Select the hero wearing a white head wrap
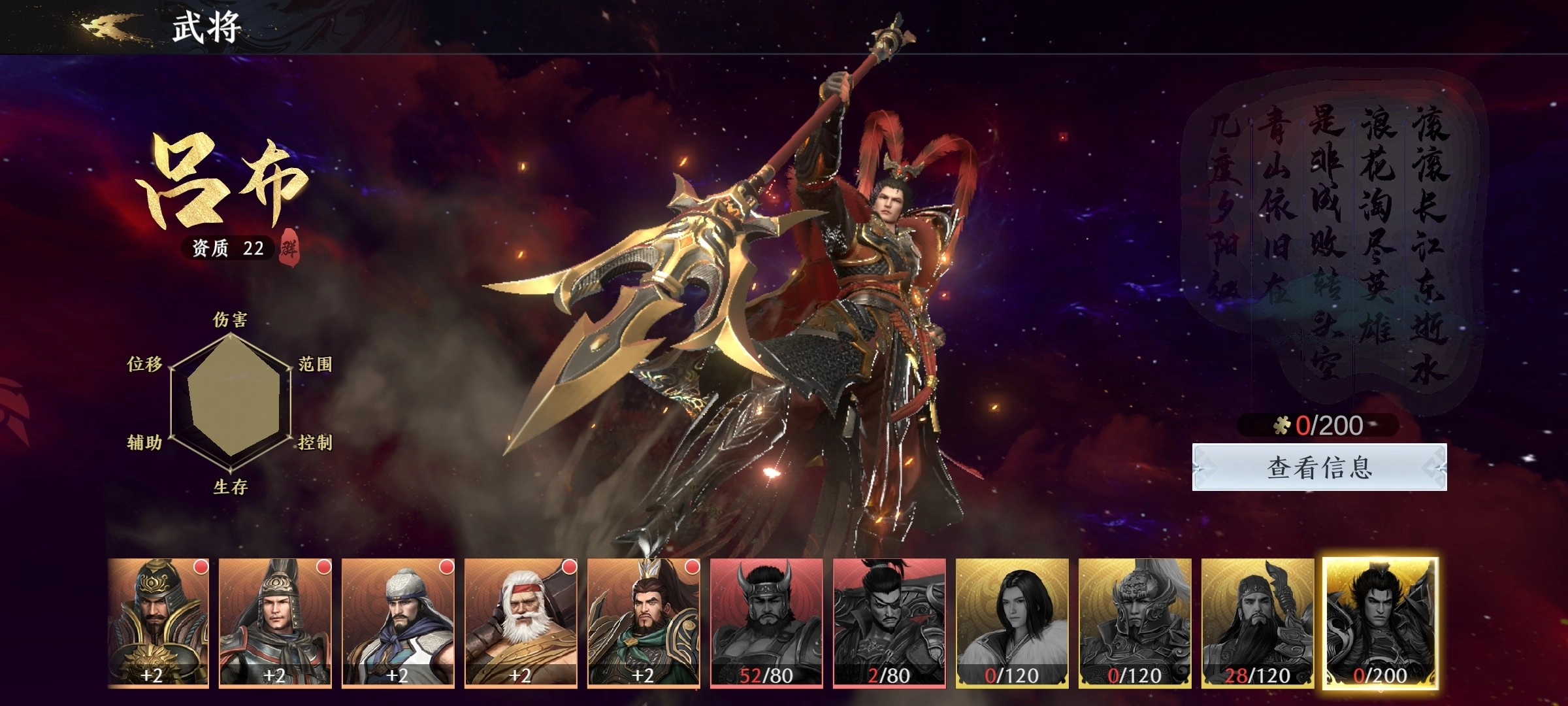Screen dimensions: 1568x706 click(398, 622)
